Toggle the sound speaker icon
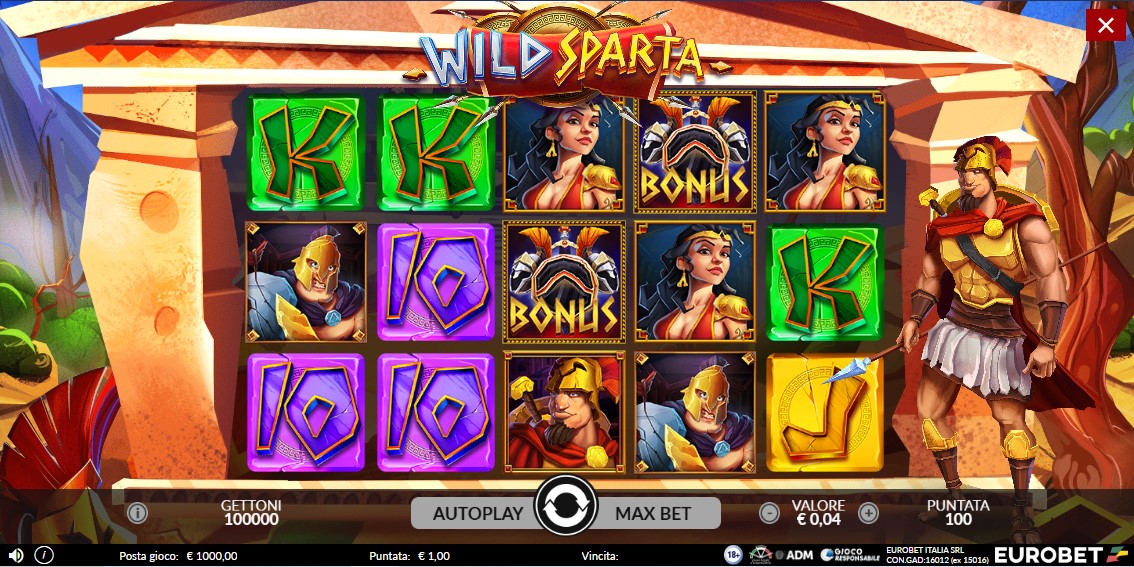This screenshot has height=567, width=1134. (16, 555)
